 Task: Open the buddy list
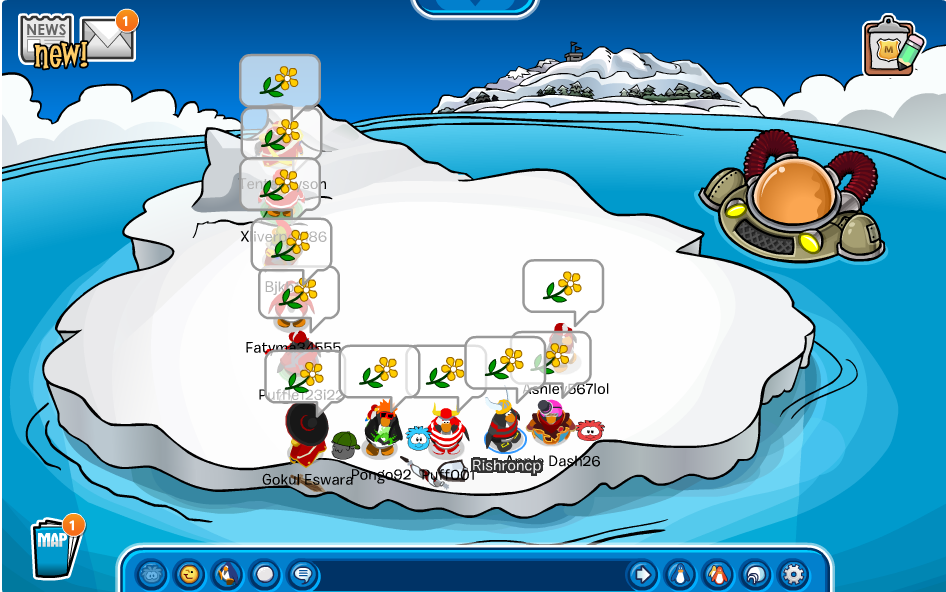718,574
